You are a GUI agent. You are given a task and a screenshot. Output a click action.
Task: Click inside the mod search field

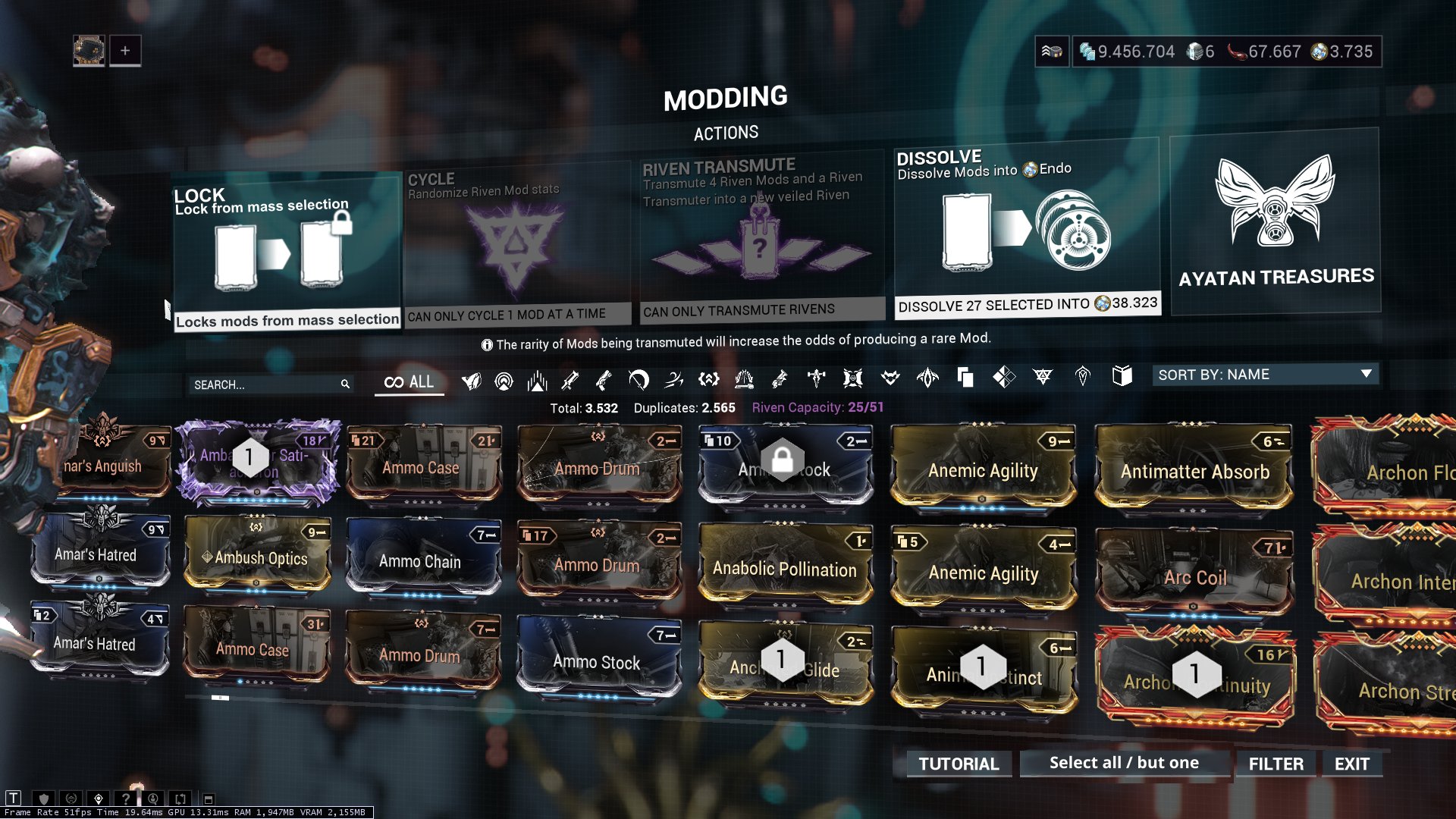269,384
